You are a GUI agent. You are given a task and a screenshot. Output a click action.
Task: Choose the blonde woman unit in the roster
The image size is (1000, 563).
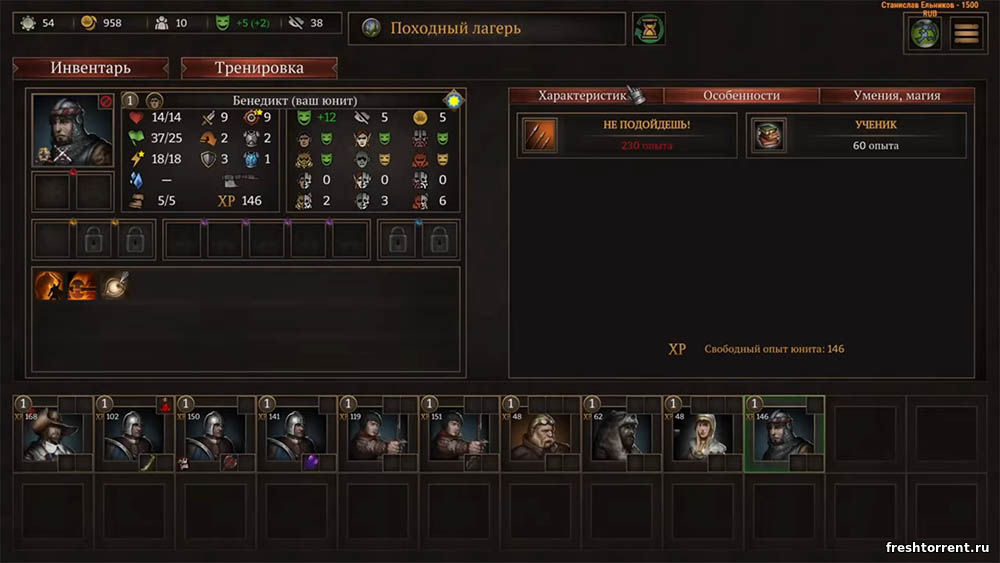pos(702,434)
